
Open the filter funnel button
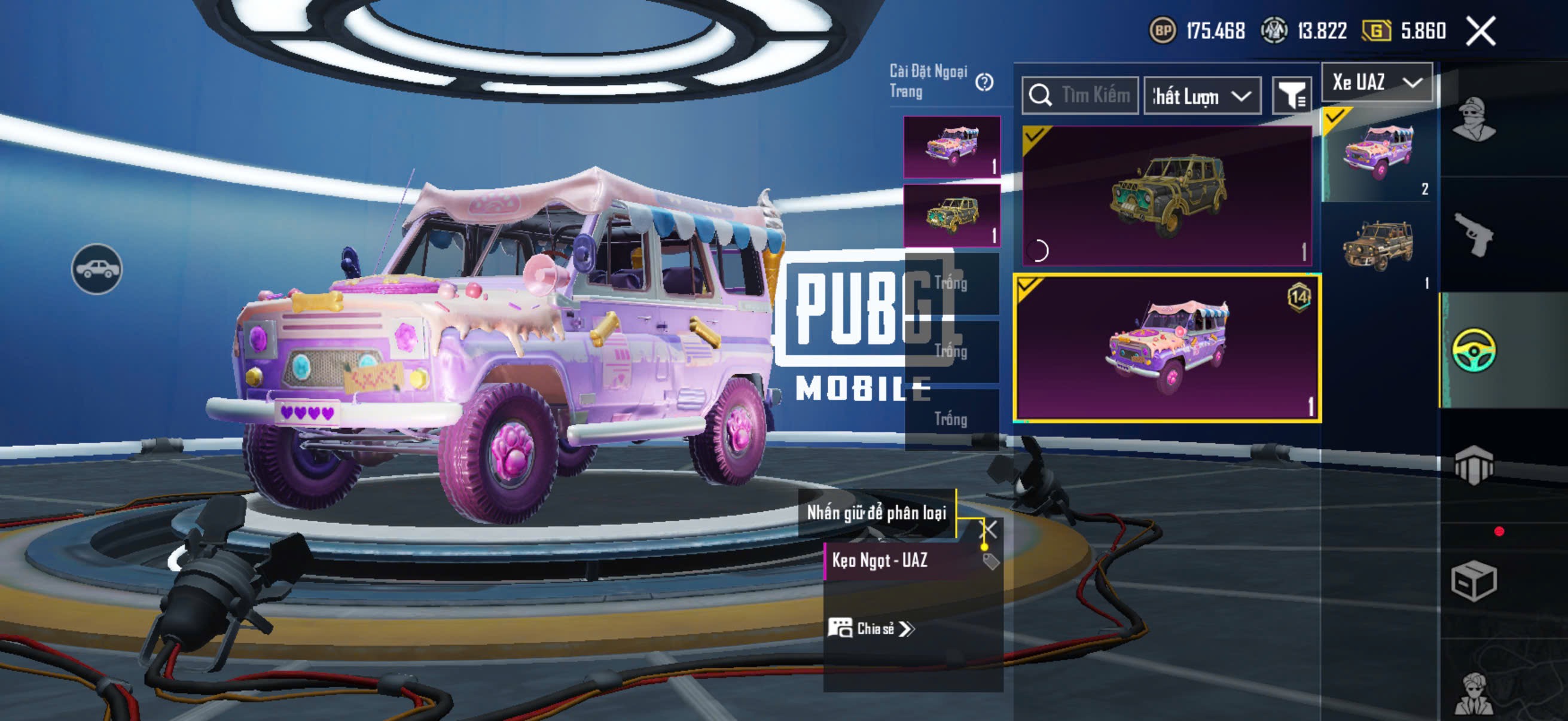(x=1292, y=96)
